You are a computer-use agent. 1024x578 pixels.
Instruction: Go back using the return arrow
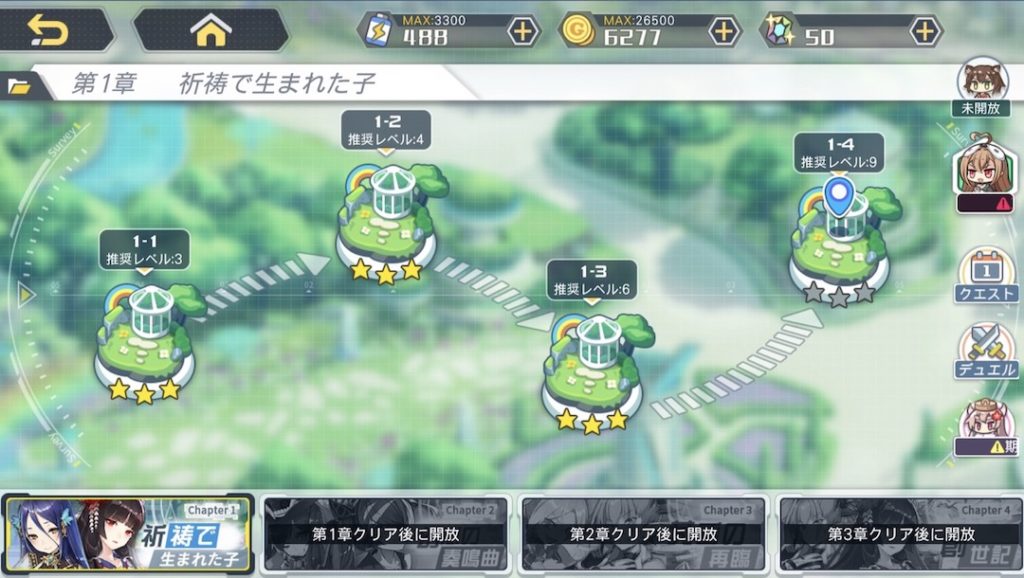(48, 31)
